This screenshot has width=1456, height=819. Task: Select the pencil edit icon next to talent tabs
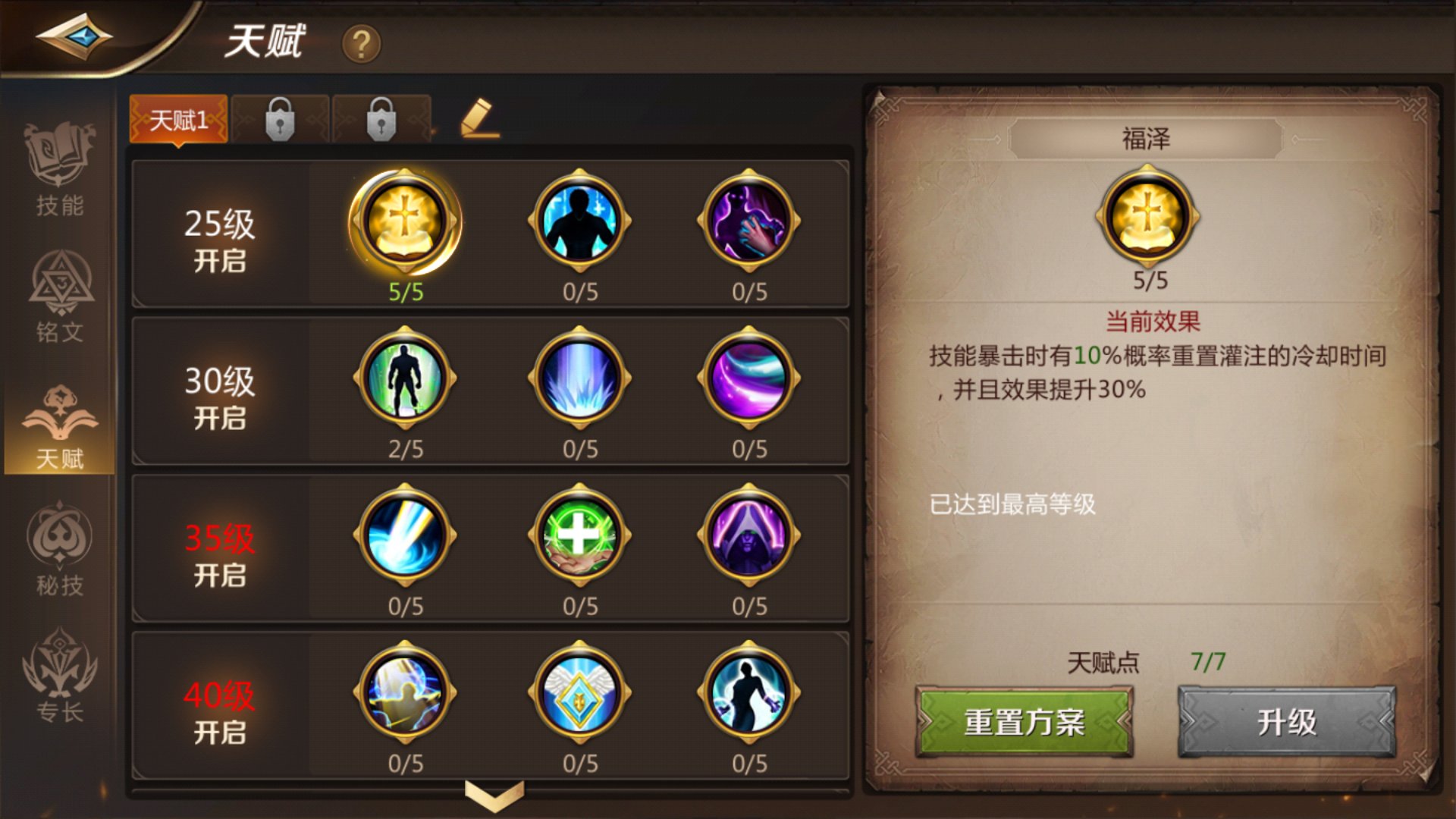pyautogui.click(x=478, y=119)
